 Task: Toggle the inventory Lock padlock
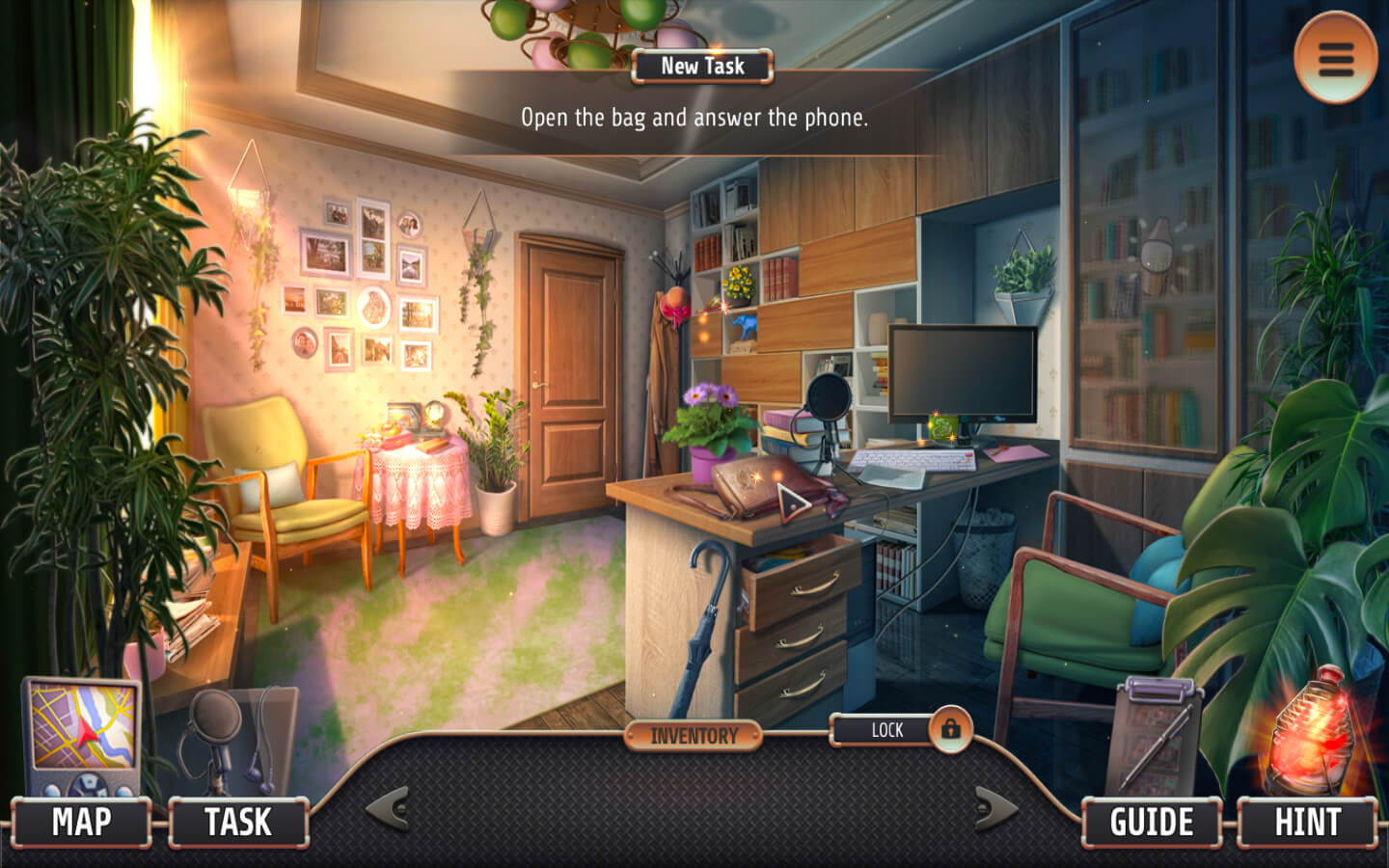pyautogui.click(x=950, y=729)
